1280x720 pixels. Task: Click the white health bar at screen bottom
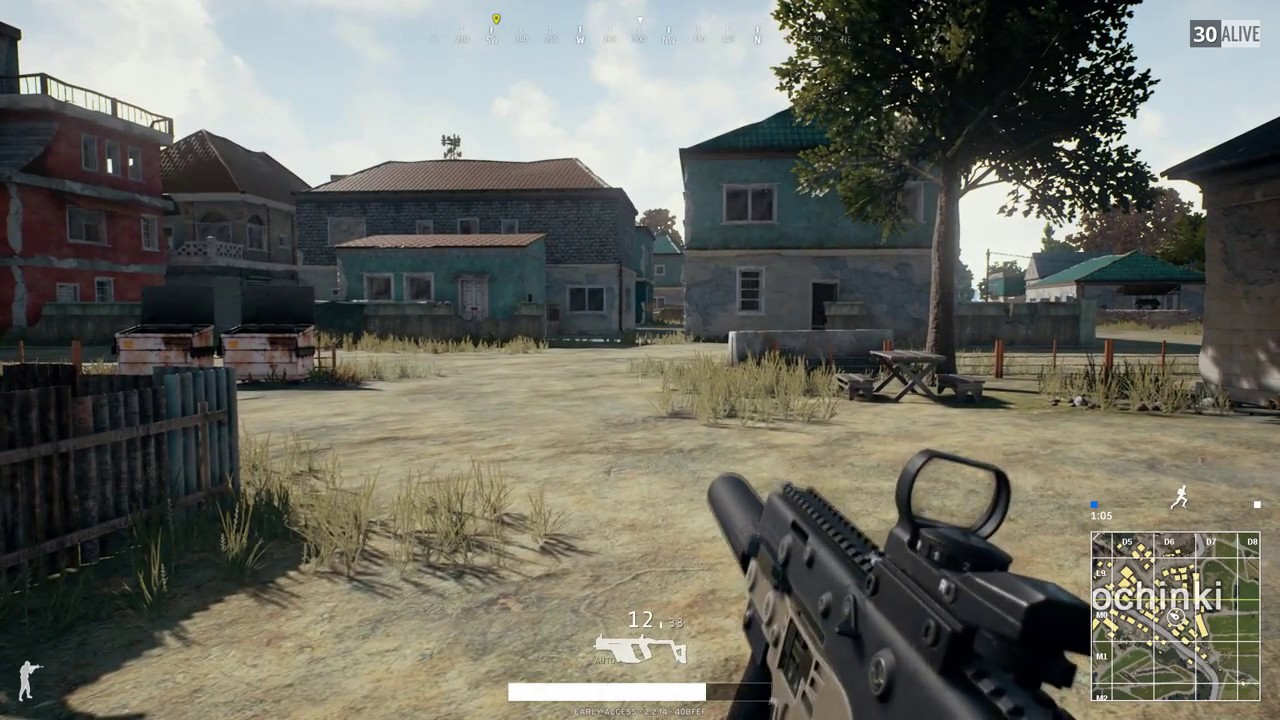coord(608,692)
